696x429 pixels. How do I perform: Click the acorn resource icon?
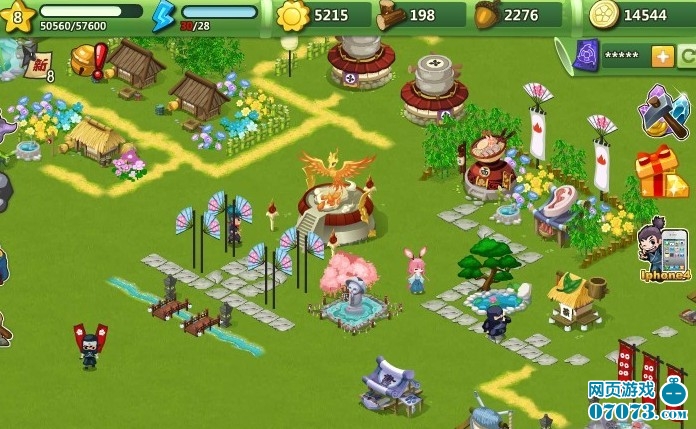point(487,15)
